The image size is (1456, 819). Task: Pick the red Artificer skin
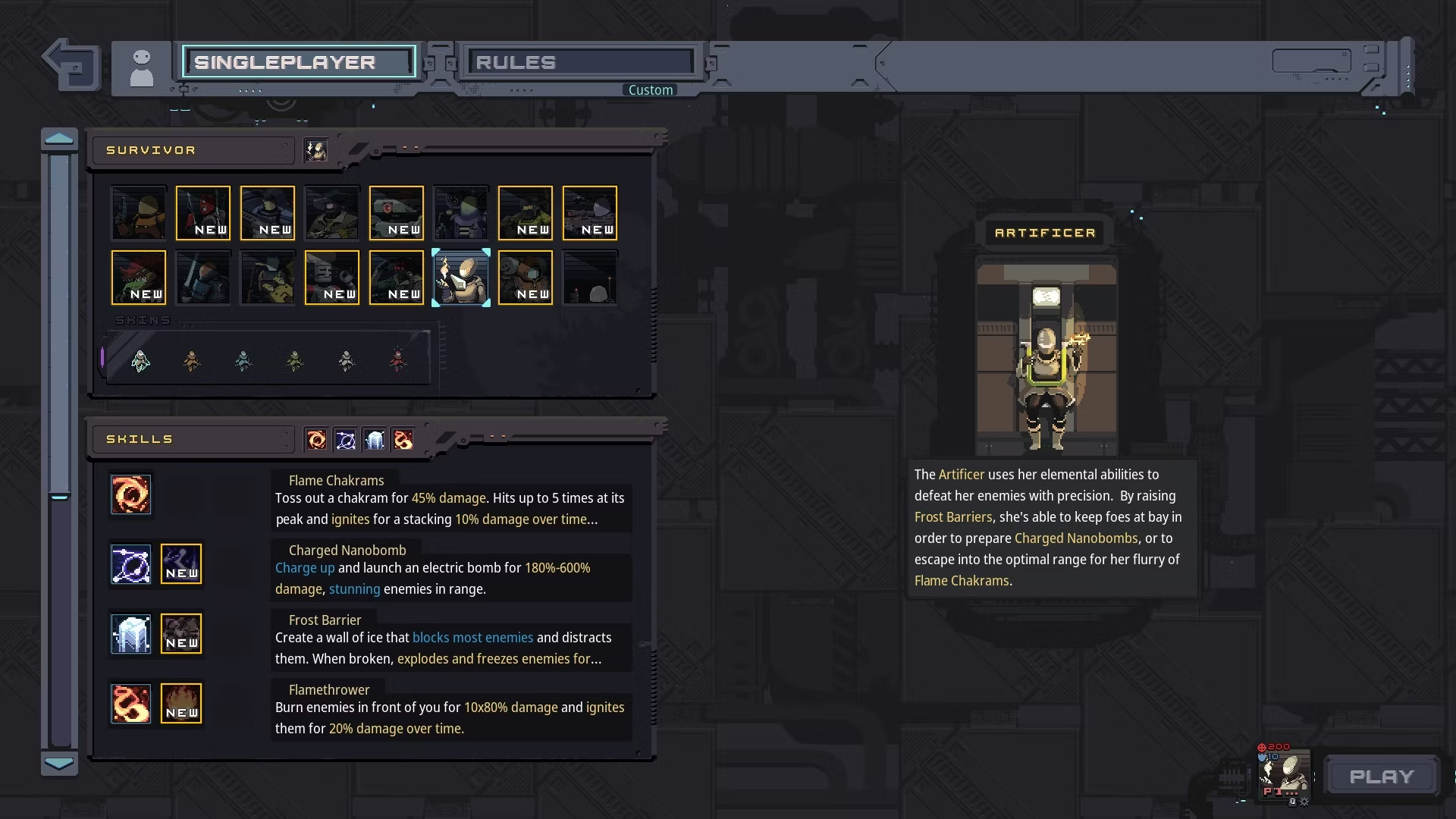click(x=397, y=360)
